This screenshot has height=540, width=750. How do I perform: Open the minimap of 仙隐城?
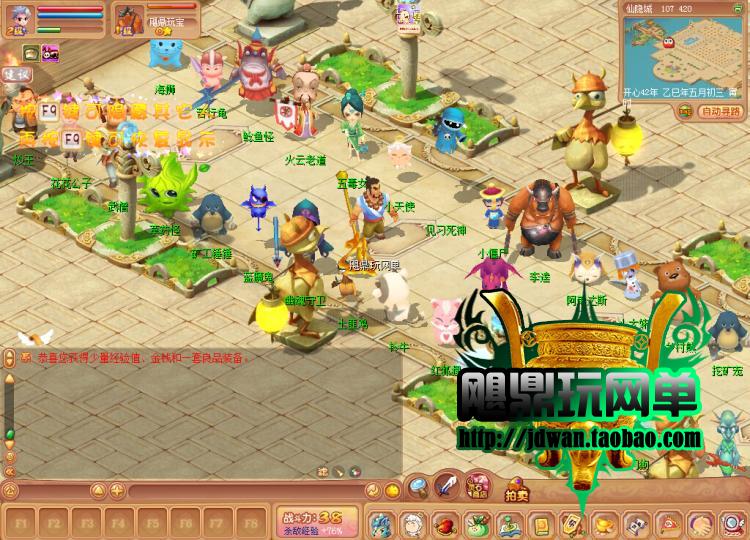pyautogui.click(x=682, y=57)
